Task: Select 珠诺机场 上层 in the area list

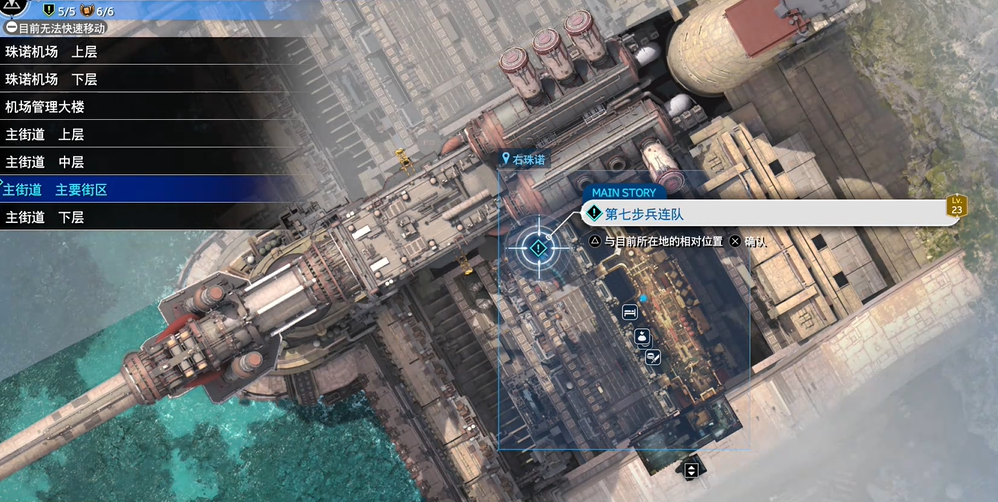Action: pyautogui.click(x=52, y=51)
